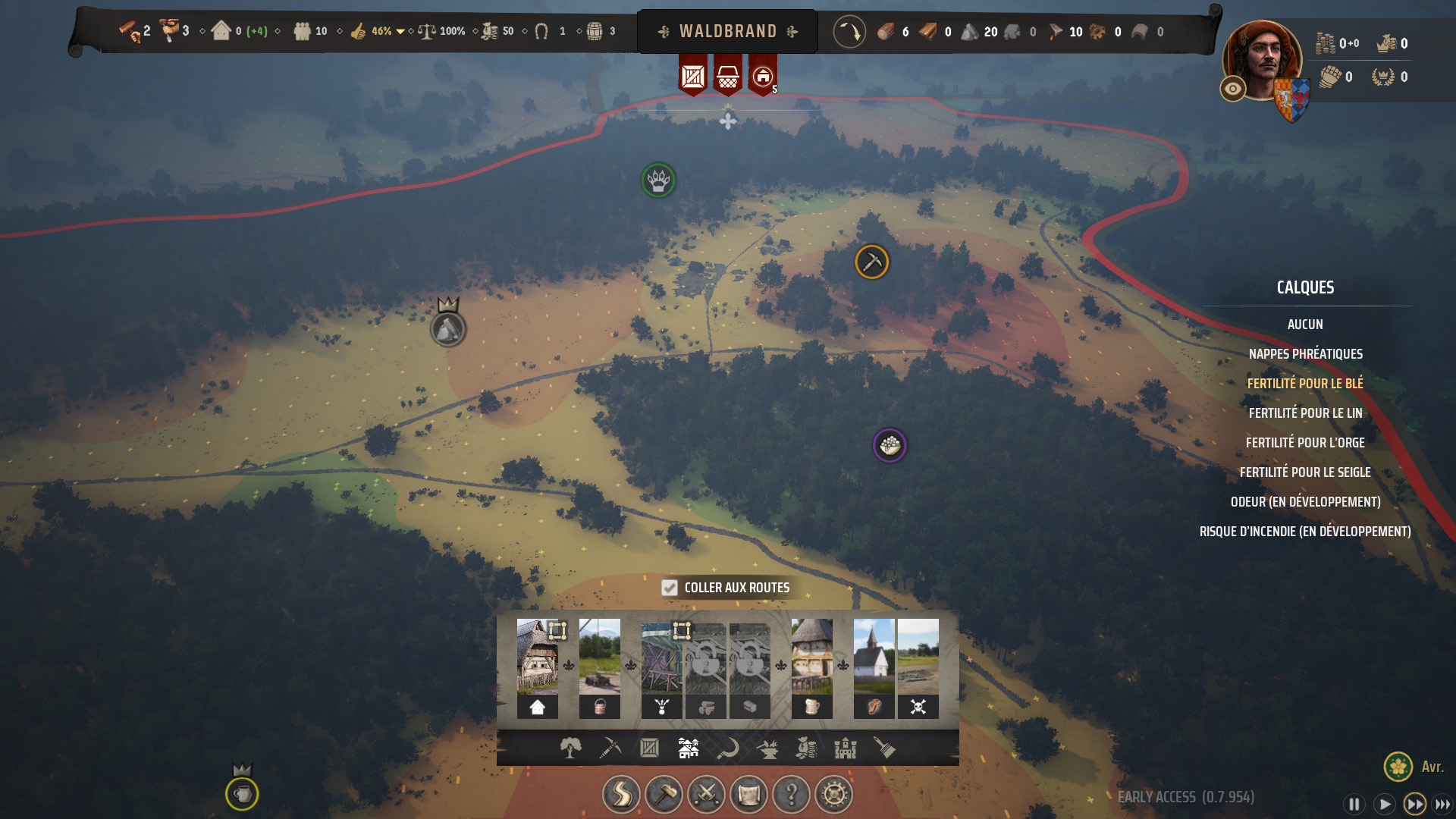This screenshot has width=1456, height=819.
Task: Toggle the Coller aux routes checkbox
Action: pyautogui.click(x=669, y=588)
